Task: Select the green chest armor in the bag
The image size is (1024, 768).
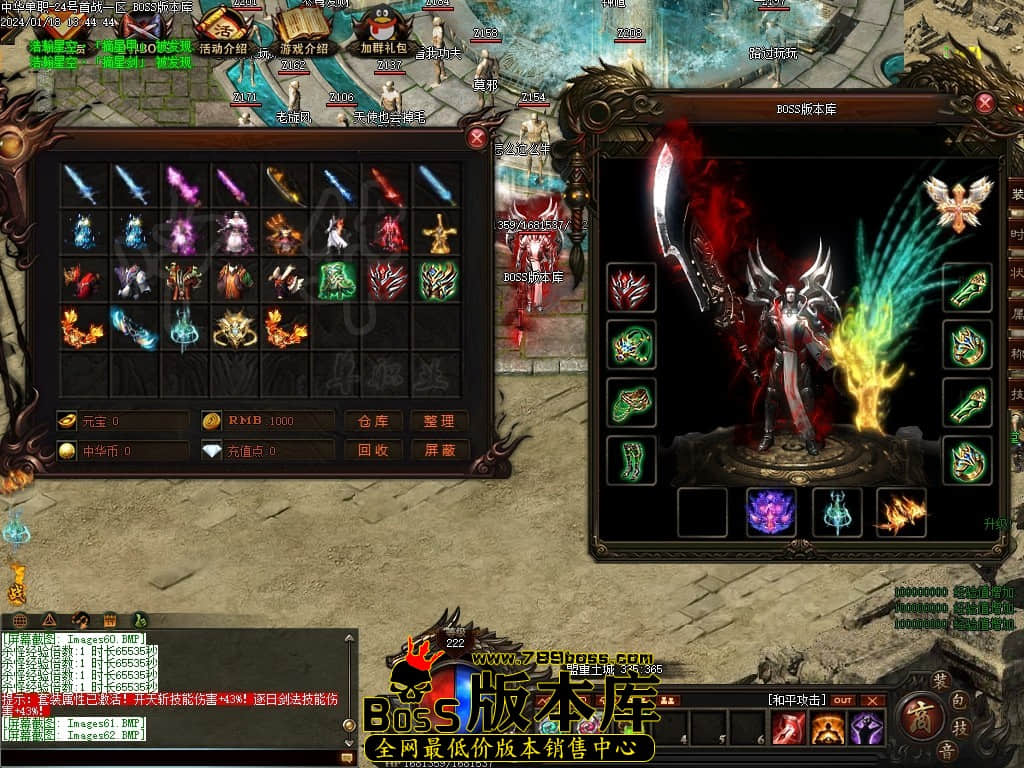Action: tap(337, 281)
